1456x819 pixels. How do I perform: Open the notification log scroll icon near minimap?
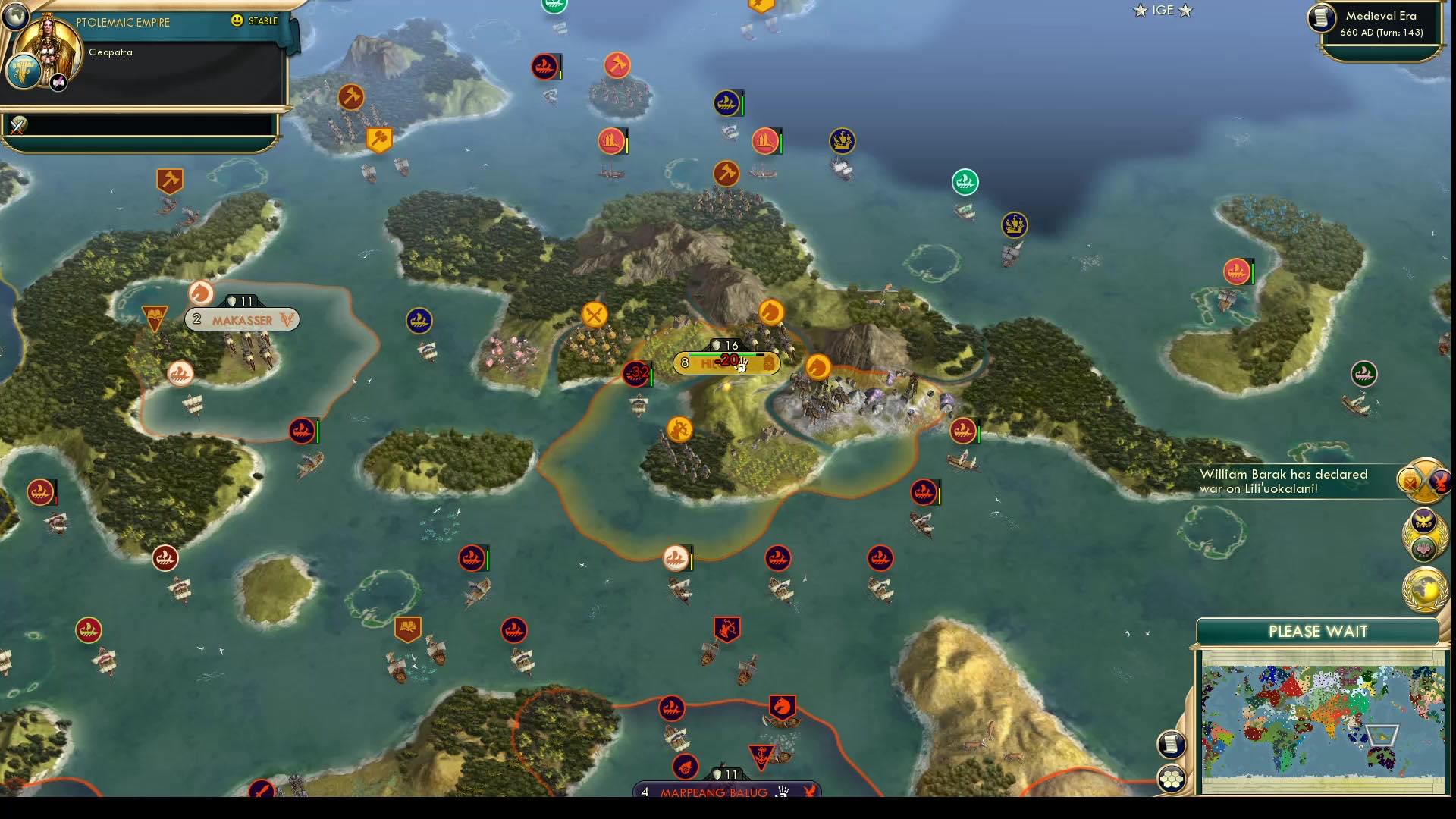click(1172, 744)
